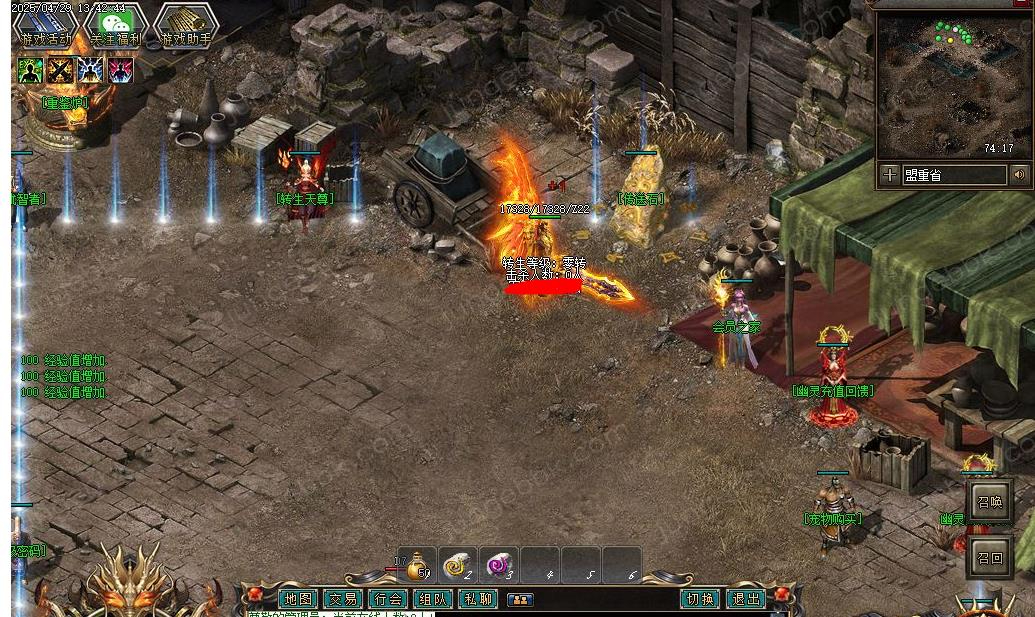This screenshot has width=1035, height=617.
Task: Toggle sound with the speaker button
Action: (1020, 175)
